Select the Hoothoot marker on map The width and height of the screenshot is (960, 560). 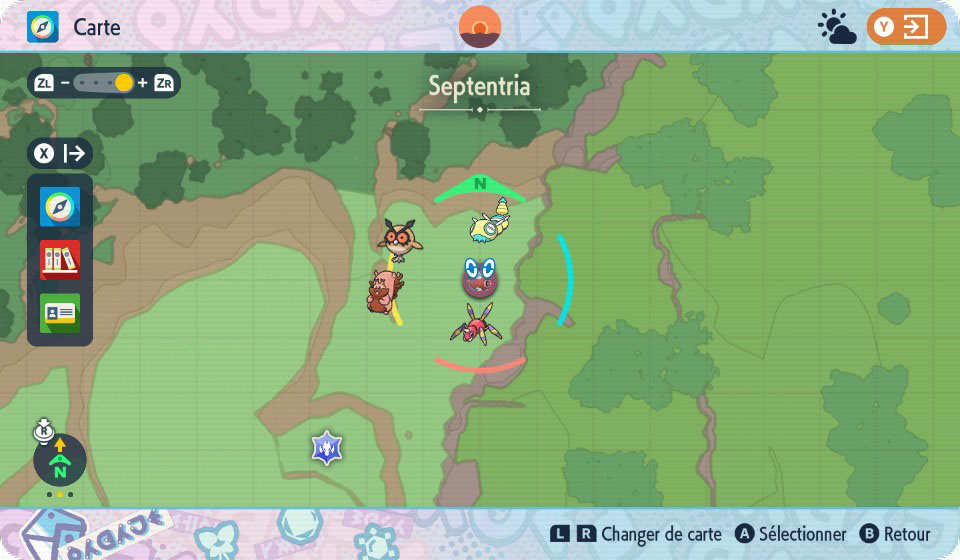(400, 239)
